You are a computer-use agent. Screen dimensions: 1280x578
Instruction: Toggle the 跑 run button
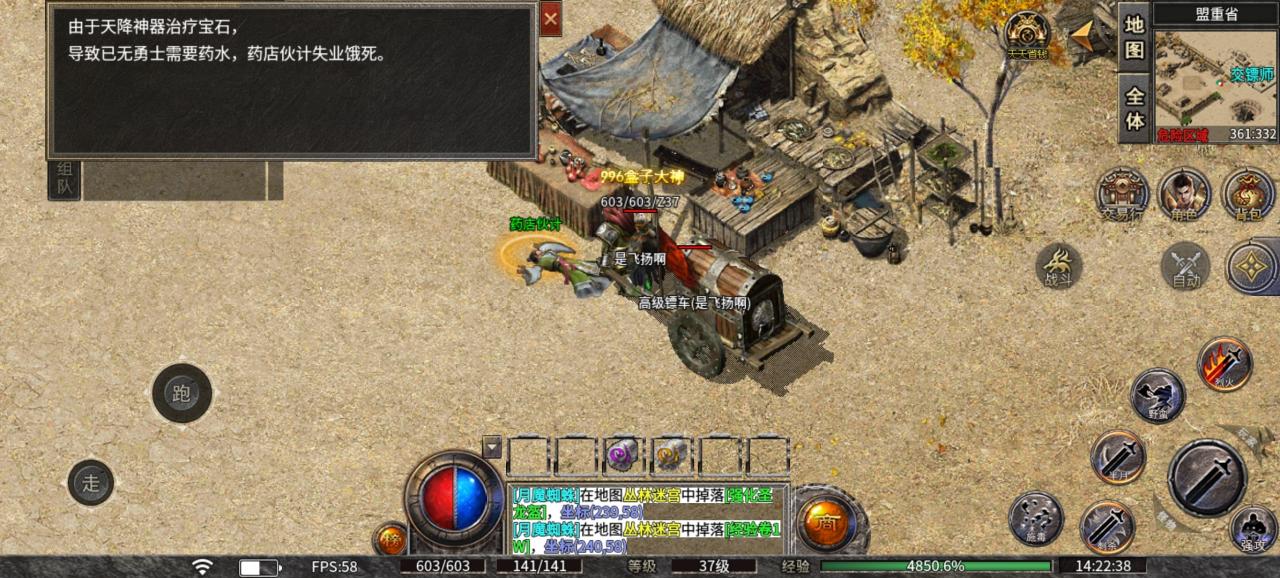(x=182, y=393)
